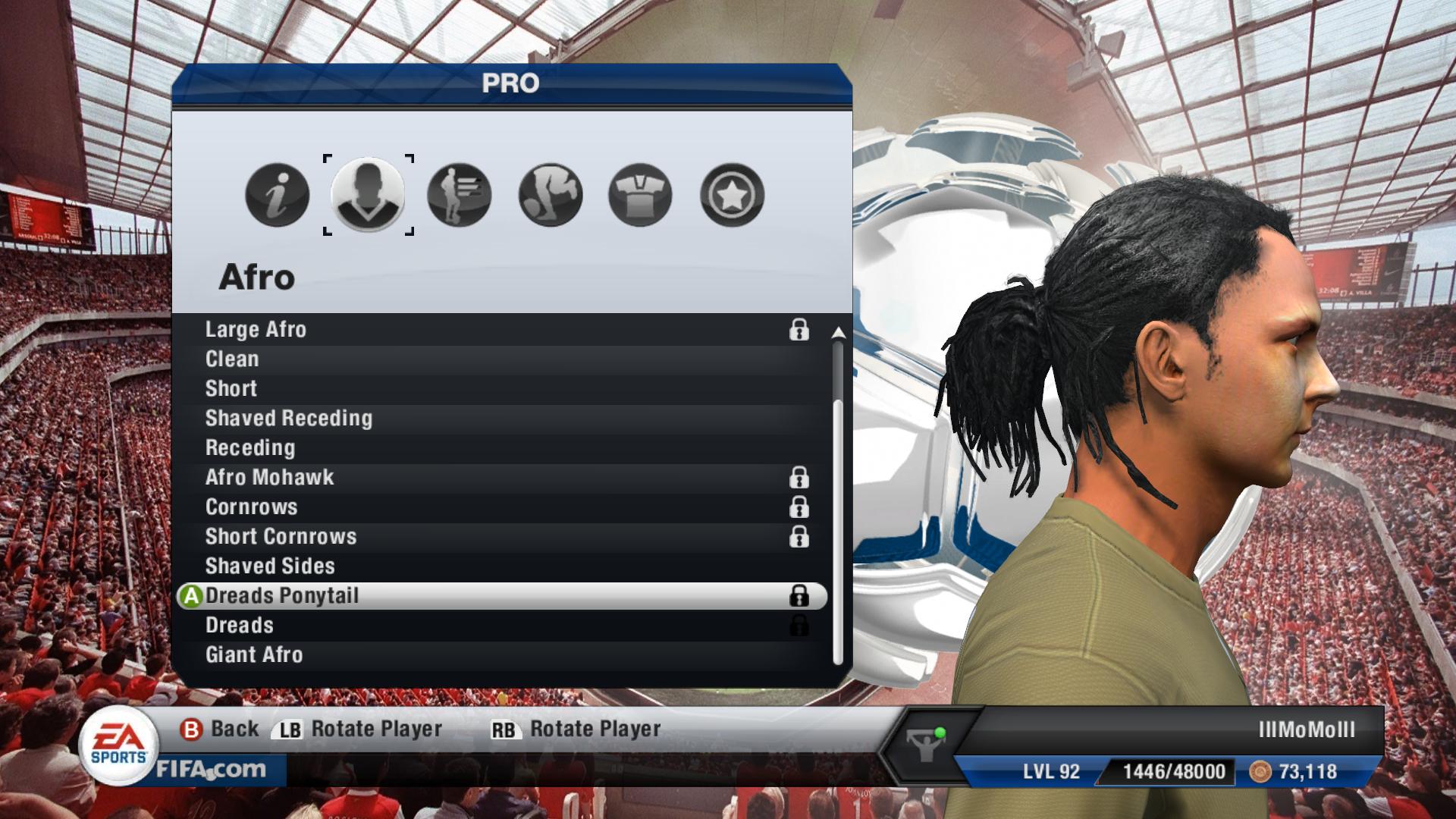Viewport: 1456px width, 819px height.
Task: Switch to the kneeling player celebration tab
Action: (x=550, y=195)
